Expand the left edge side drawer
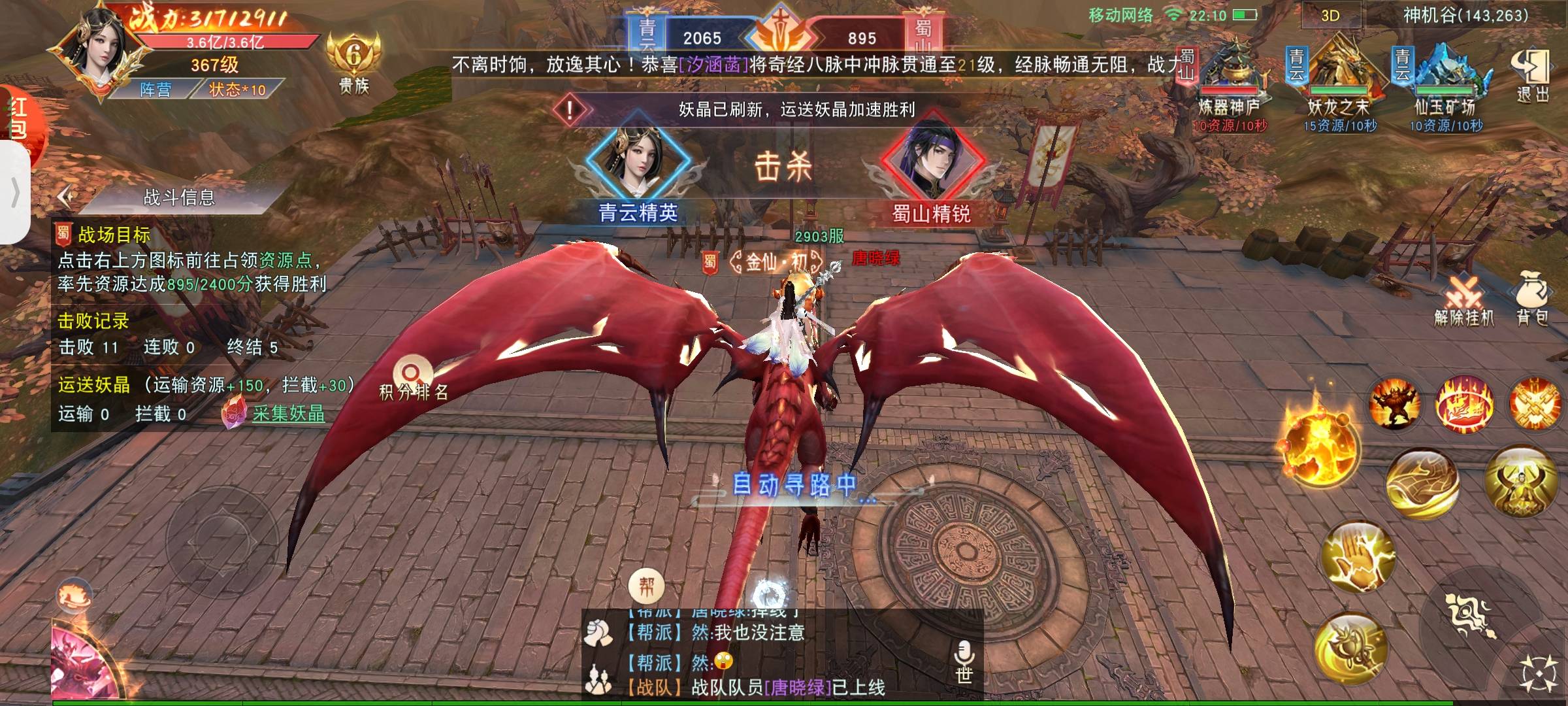The height and width of the screenshot is (706, 1568). pos(14,193)
